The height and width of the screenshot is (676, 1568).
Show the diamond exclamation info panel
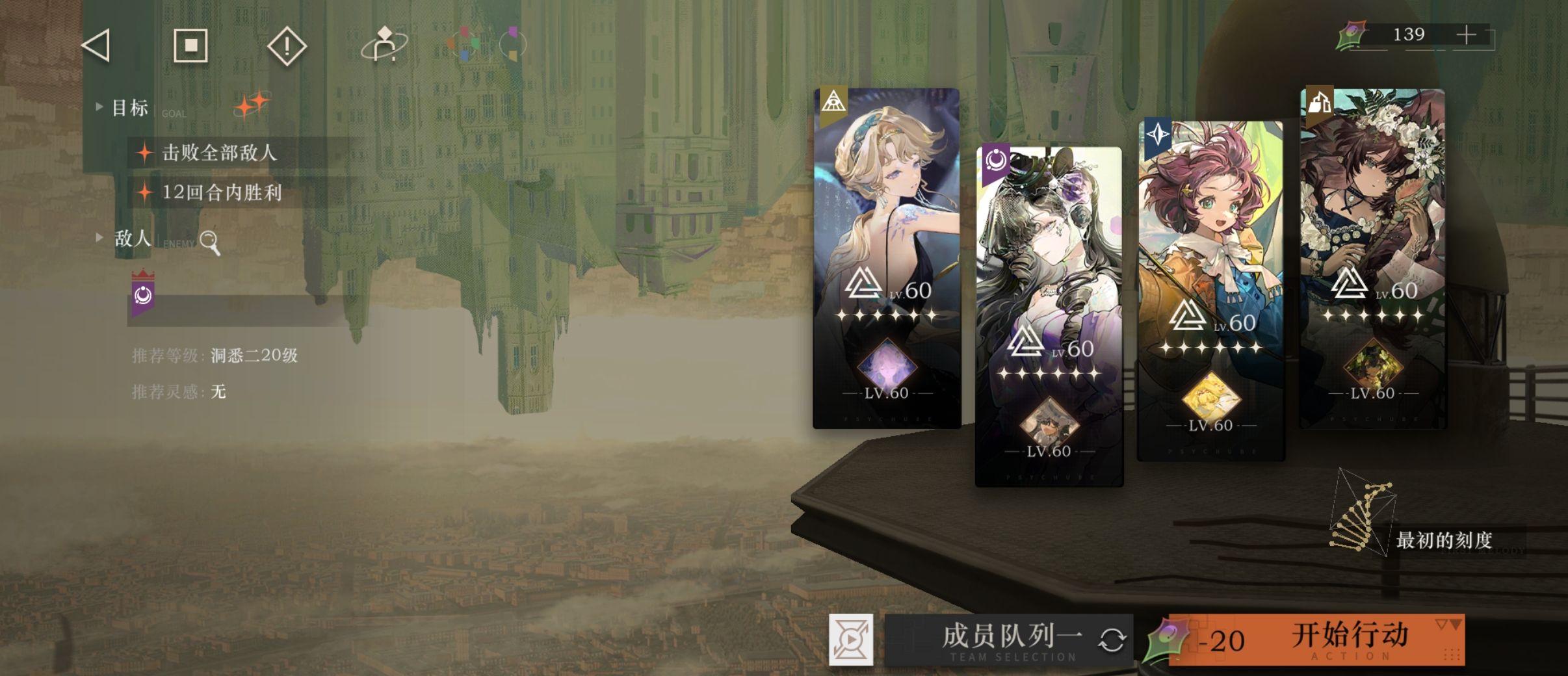[x=287, y=46]
